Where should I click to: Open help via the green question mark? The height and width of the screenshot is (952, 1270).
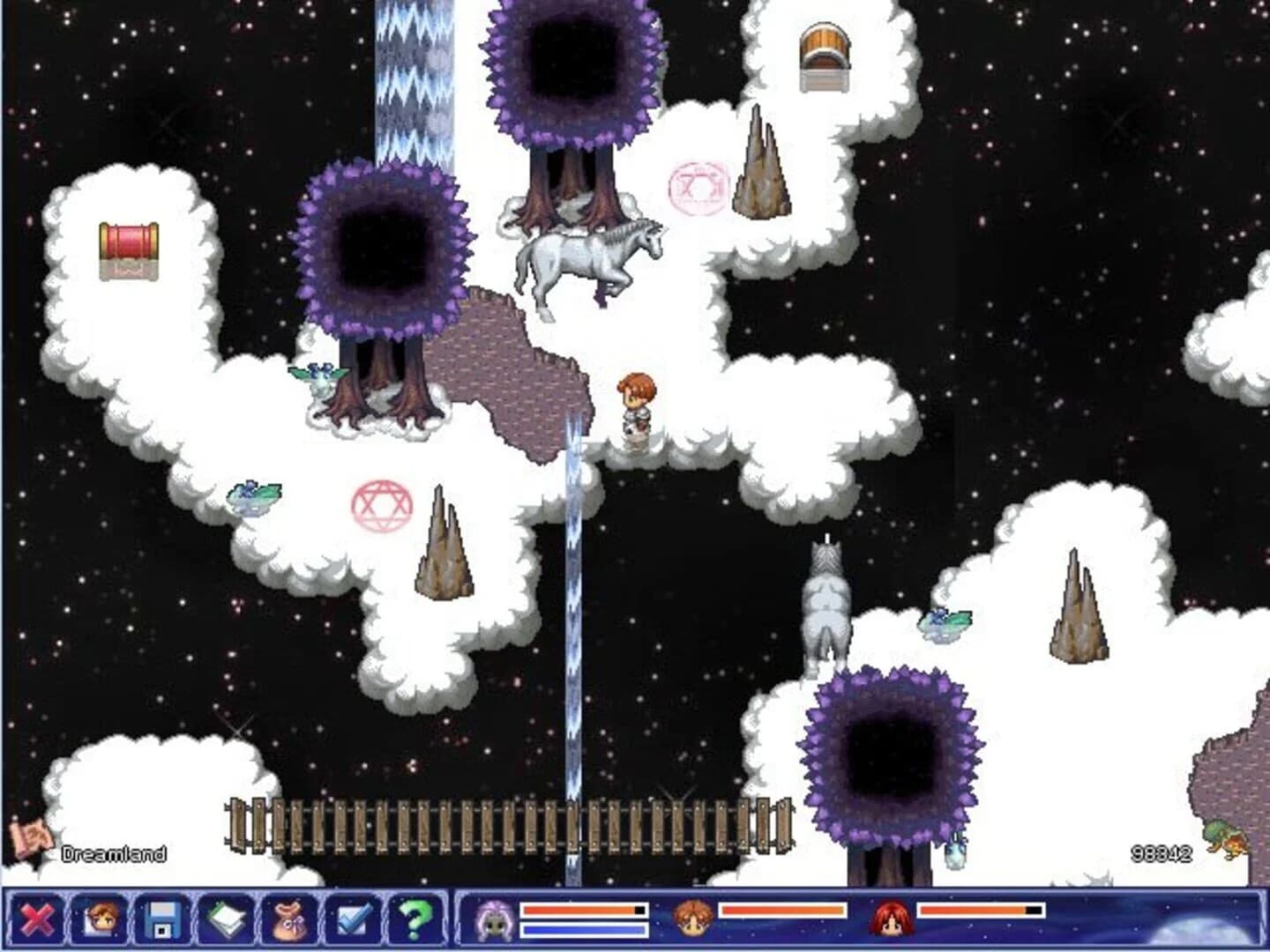[415, 919]
